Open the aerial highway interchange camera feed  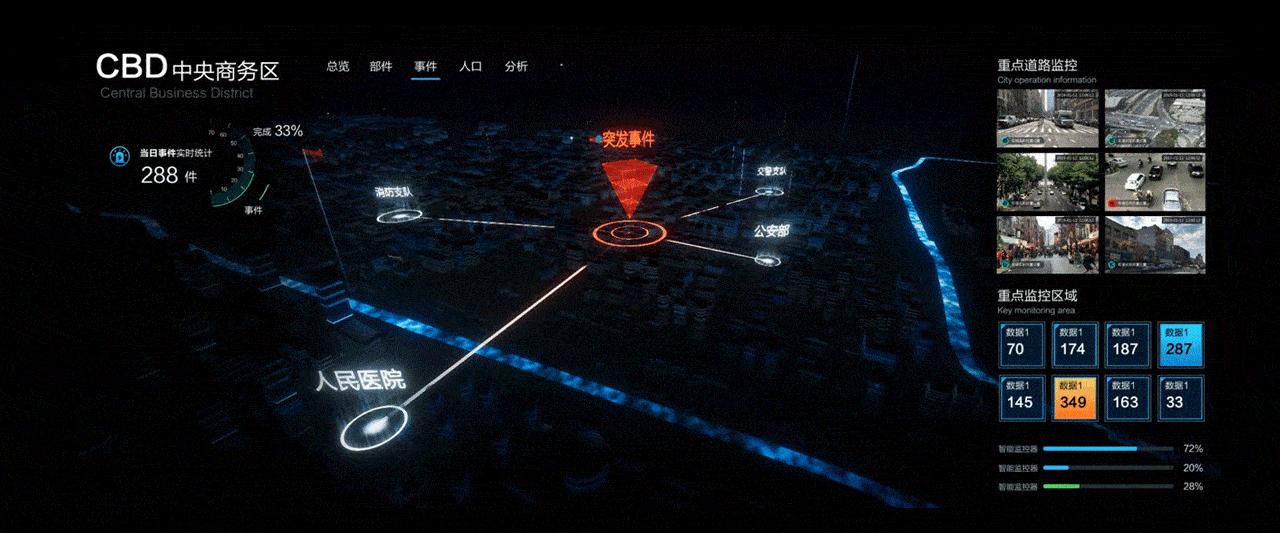[1155, 118]
